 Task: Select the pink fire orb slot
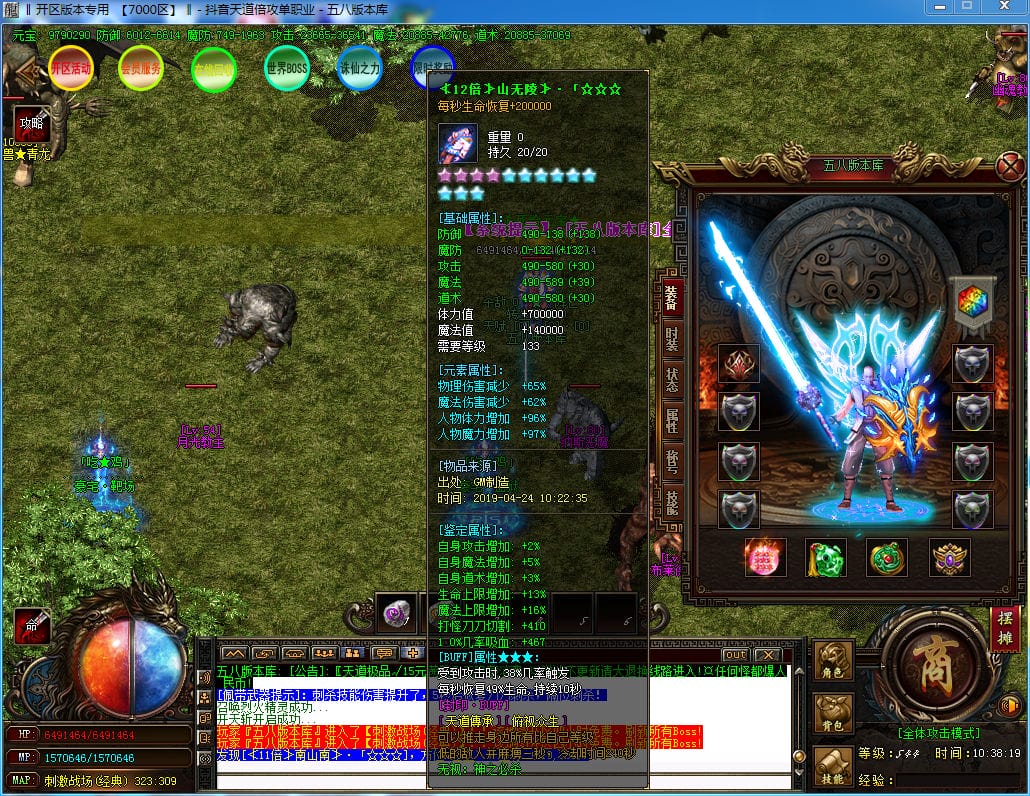pos(766,558)
